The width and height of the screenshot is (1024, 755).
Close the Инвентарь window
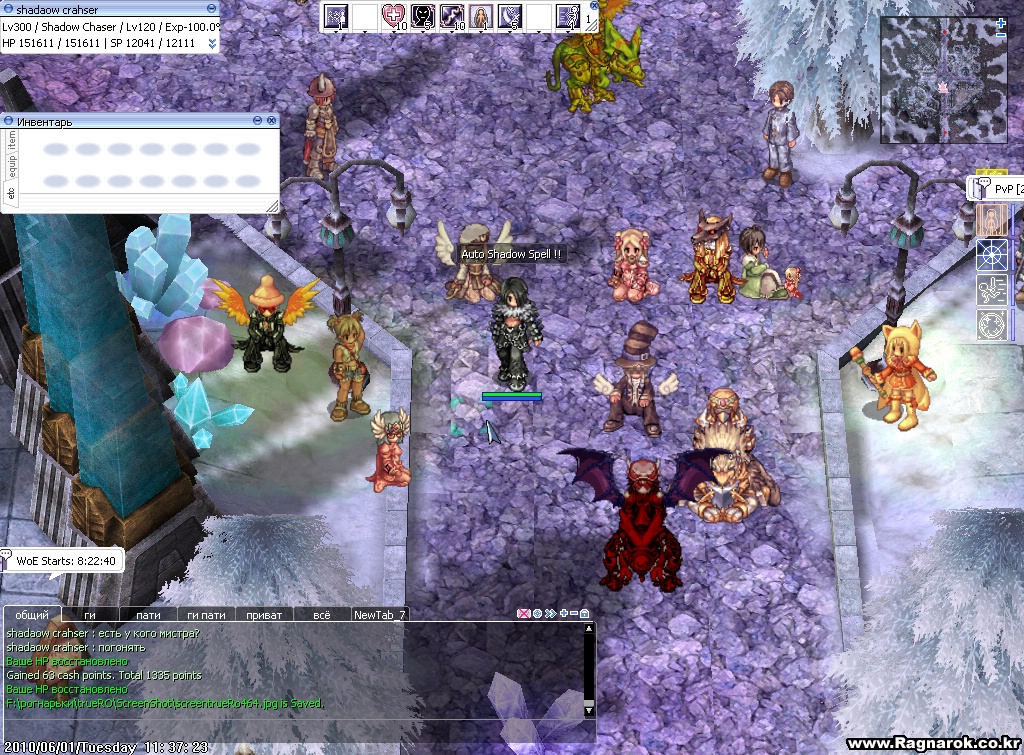pyautogui.click(x=271, y=120)
